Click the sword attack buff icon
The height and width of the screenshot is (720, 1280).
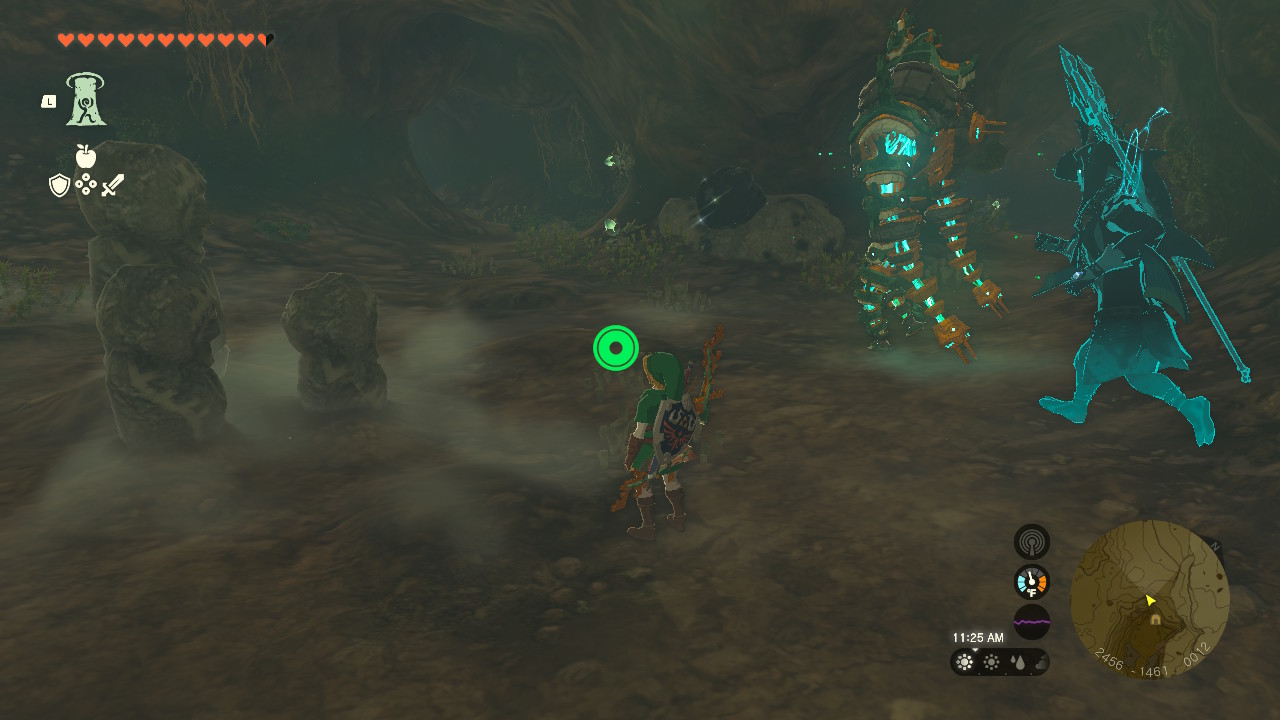111,182
